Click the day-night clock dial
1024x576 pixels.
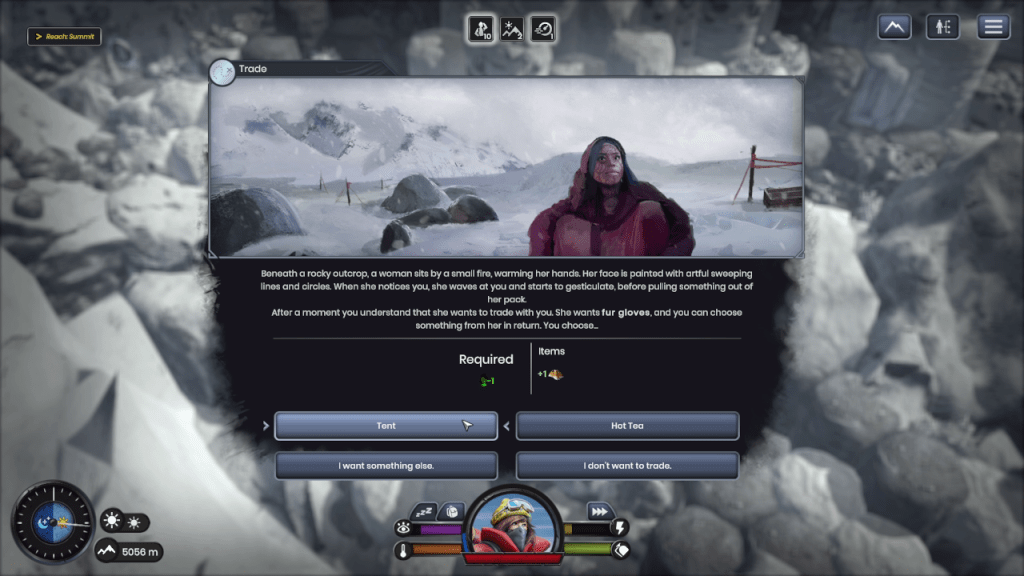(x=52, y=522)
